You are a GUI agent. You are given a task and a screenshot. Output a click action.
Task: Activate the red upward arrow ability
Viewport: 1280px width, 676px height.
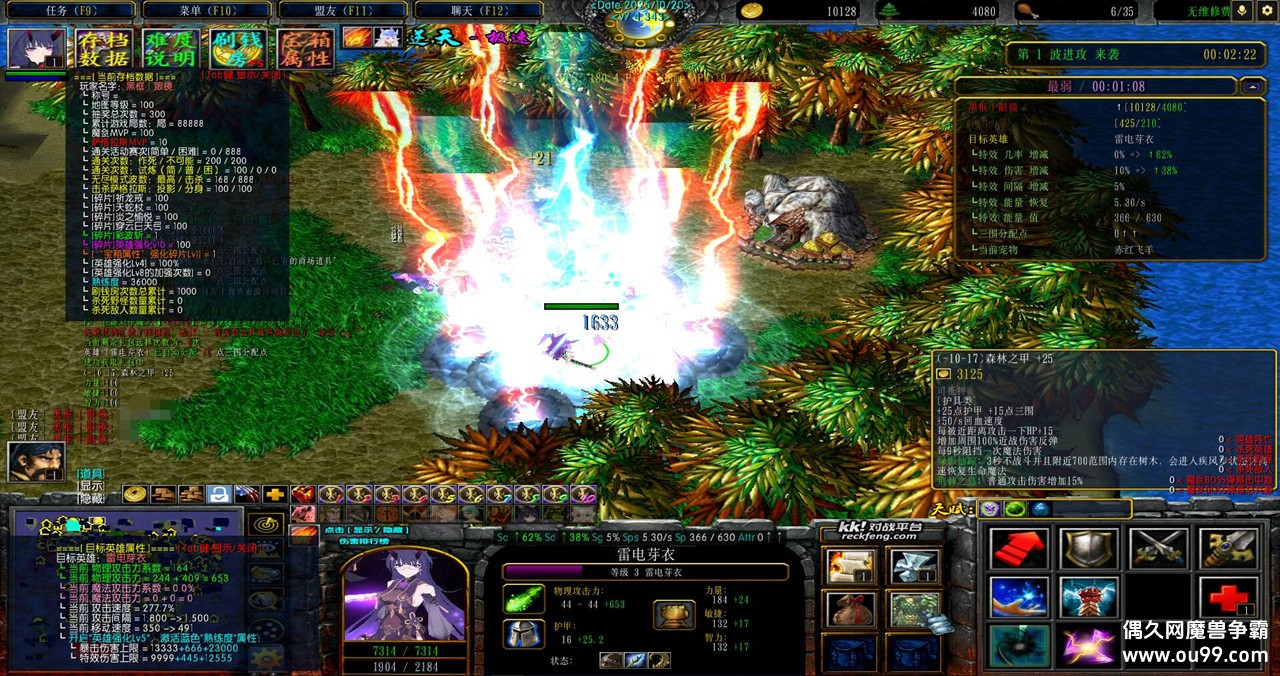click(x=1019, y=550)
